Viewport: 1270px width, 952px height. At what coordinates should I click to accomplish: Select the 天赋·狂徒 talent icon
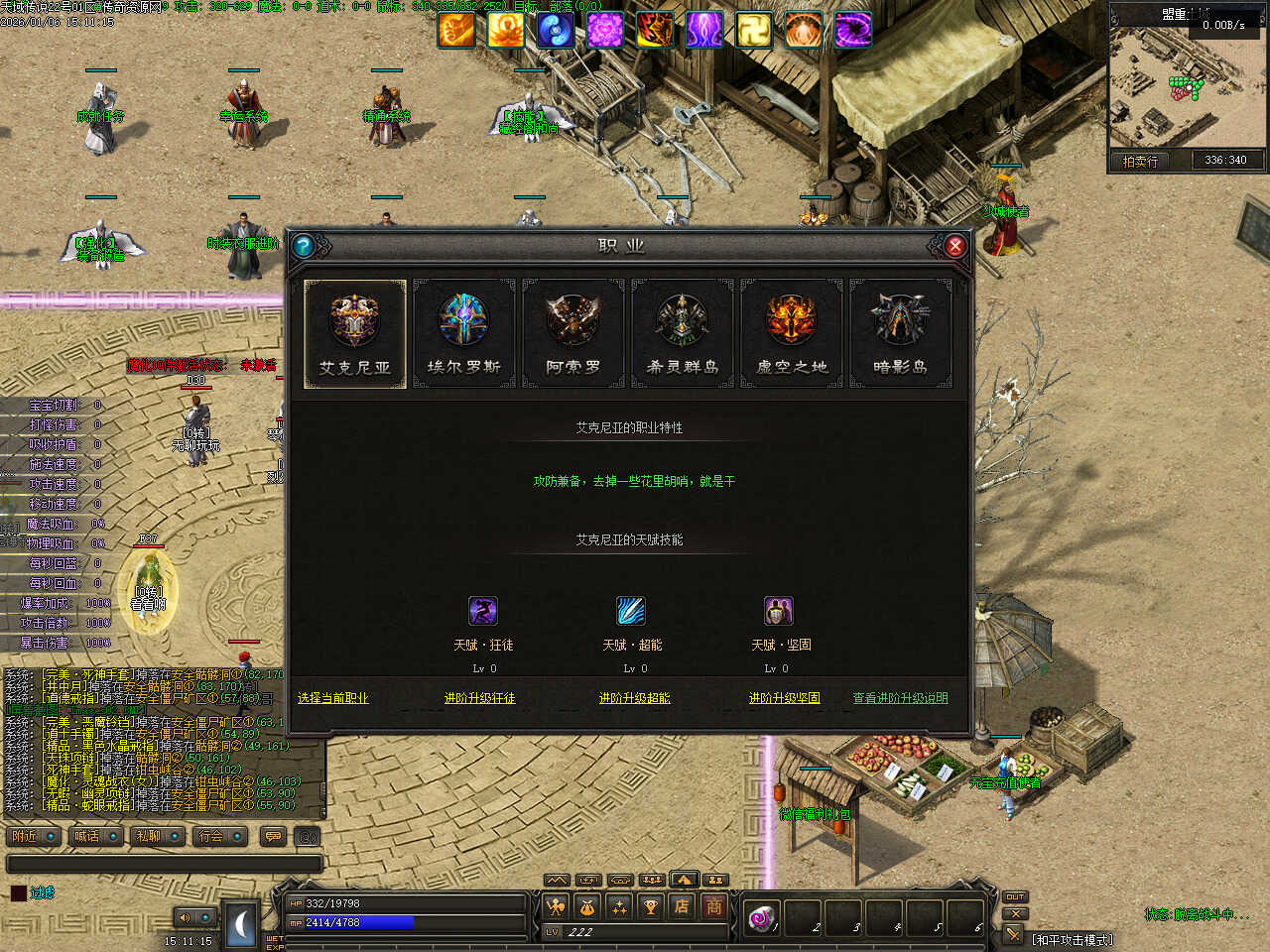[483, 611]
